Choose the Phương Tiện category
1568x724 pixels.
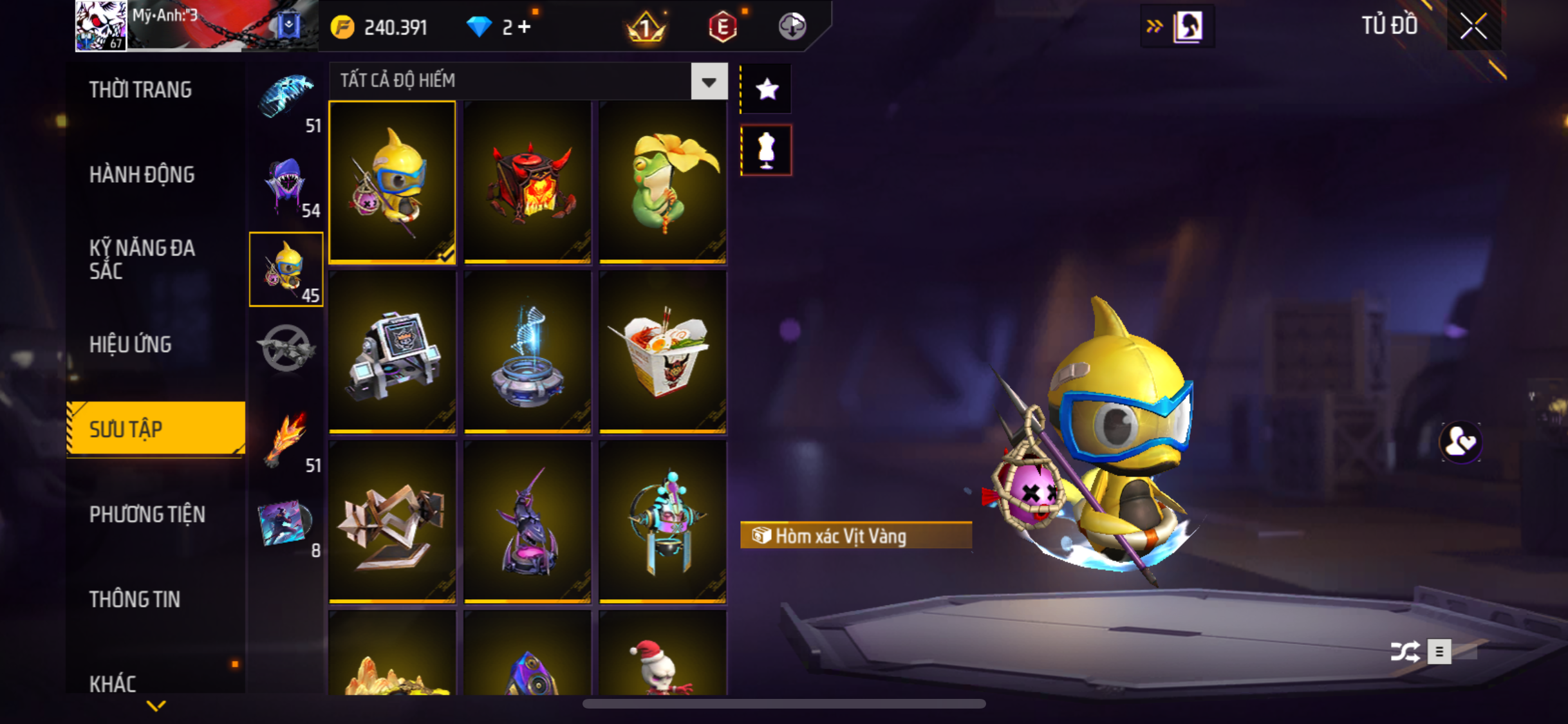(x=147, y=514)
